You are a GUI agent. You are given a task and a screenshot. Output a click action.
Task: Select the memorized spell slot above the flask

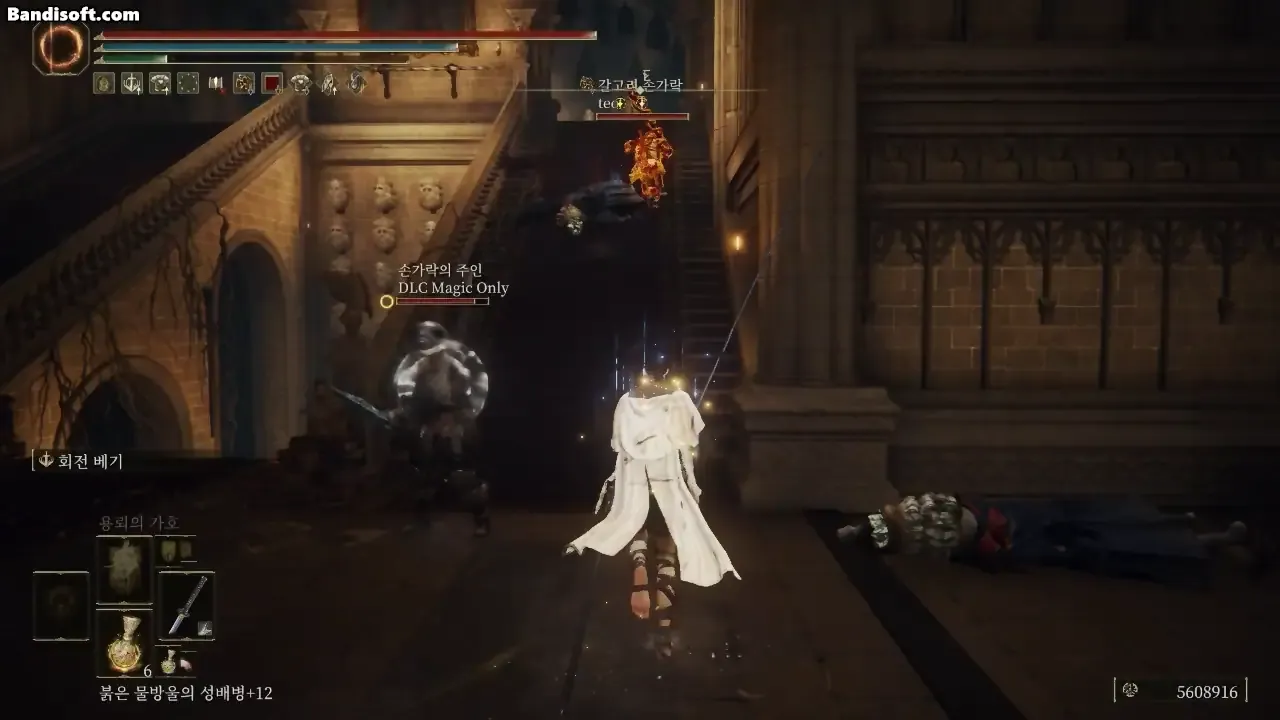click(124, 568)
